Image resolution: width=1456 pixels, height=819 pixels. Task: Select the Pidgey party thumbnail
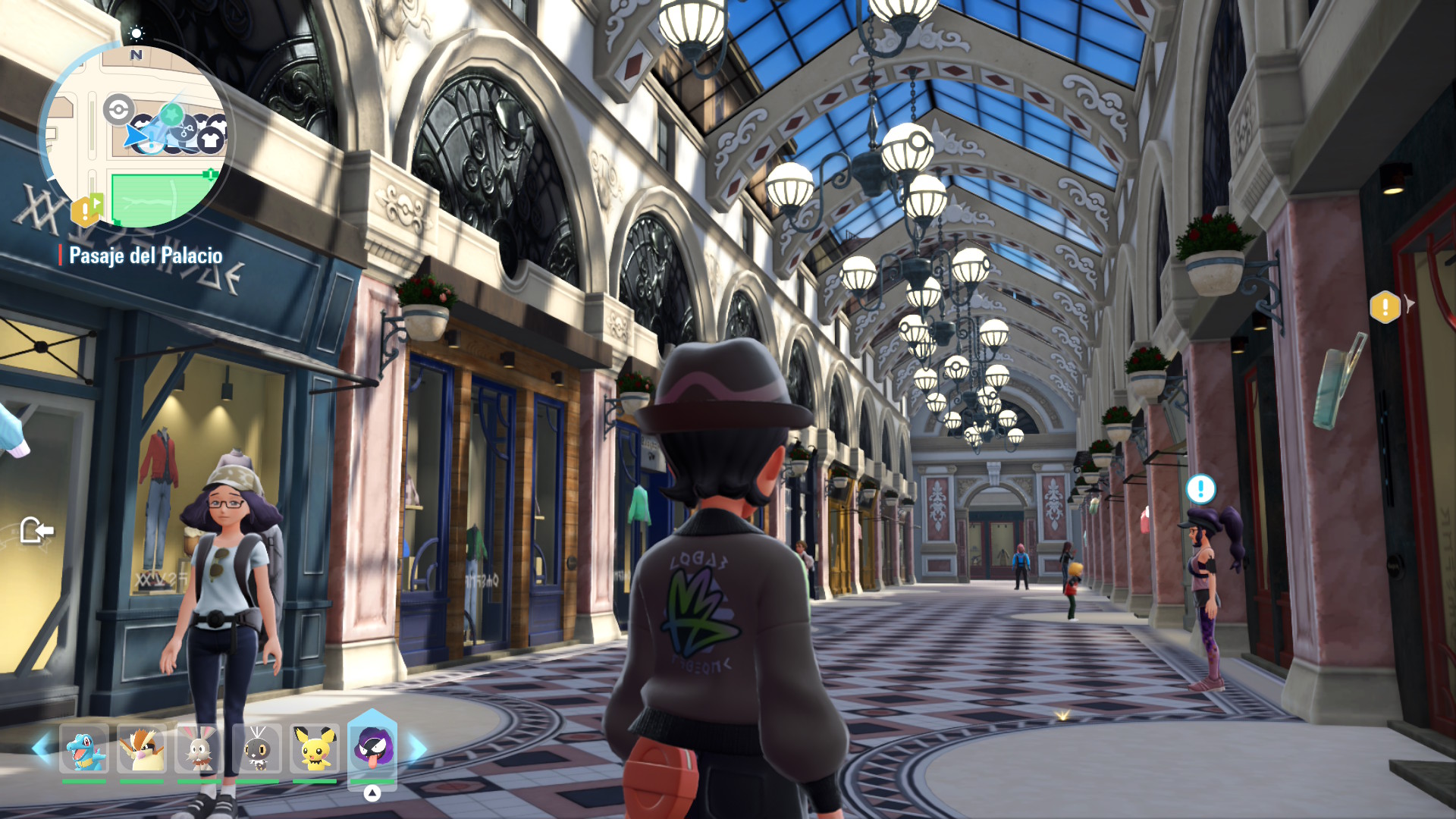point(142,750)
